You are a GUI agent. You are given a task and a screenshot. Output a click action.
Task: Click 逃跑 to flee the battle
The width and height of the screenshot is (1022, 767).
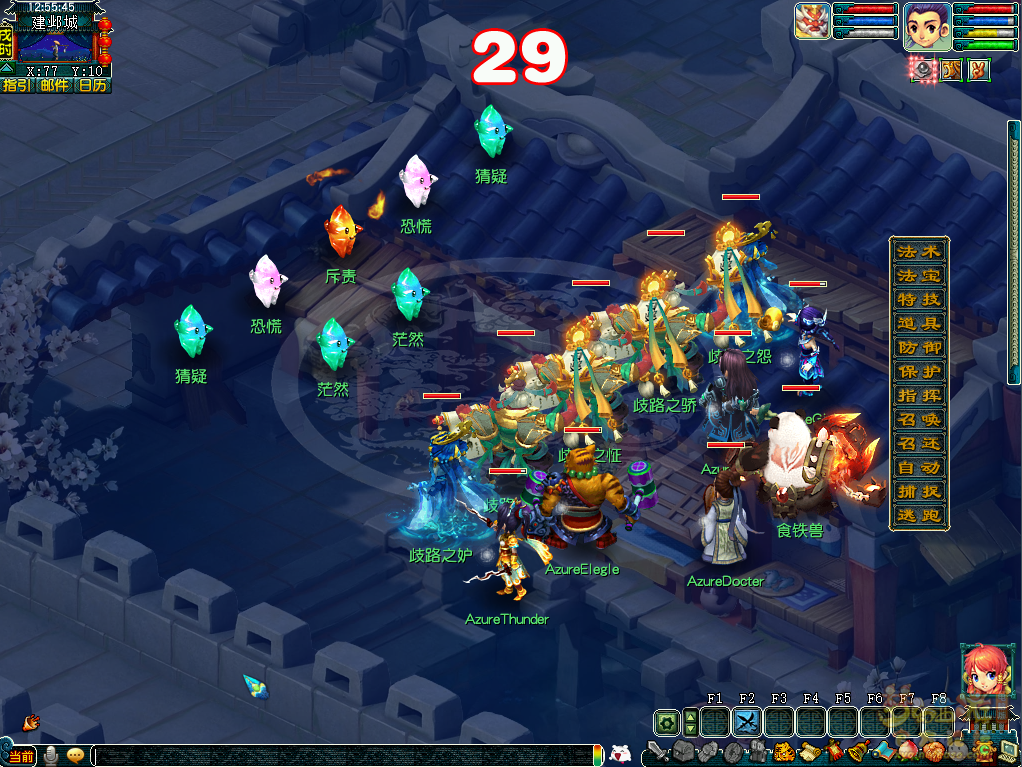(918, 516)
